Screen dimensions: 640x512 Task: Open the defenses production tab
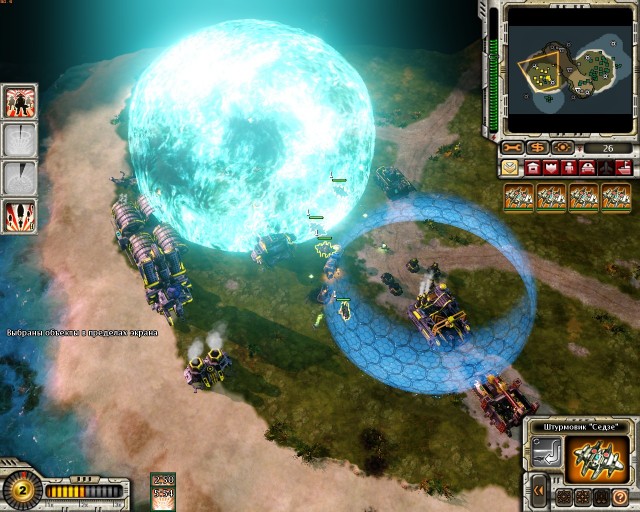552,168
